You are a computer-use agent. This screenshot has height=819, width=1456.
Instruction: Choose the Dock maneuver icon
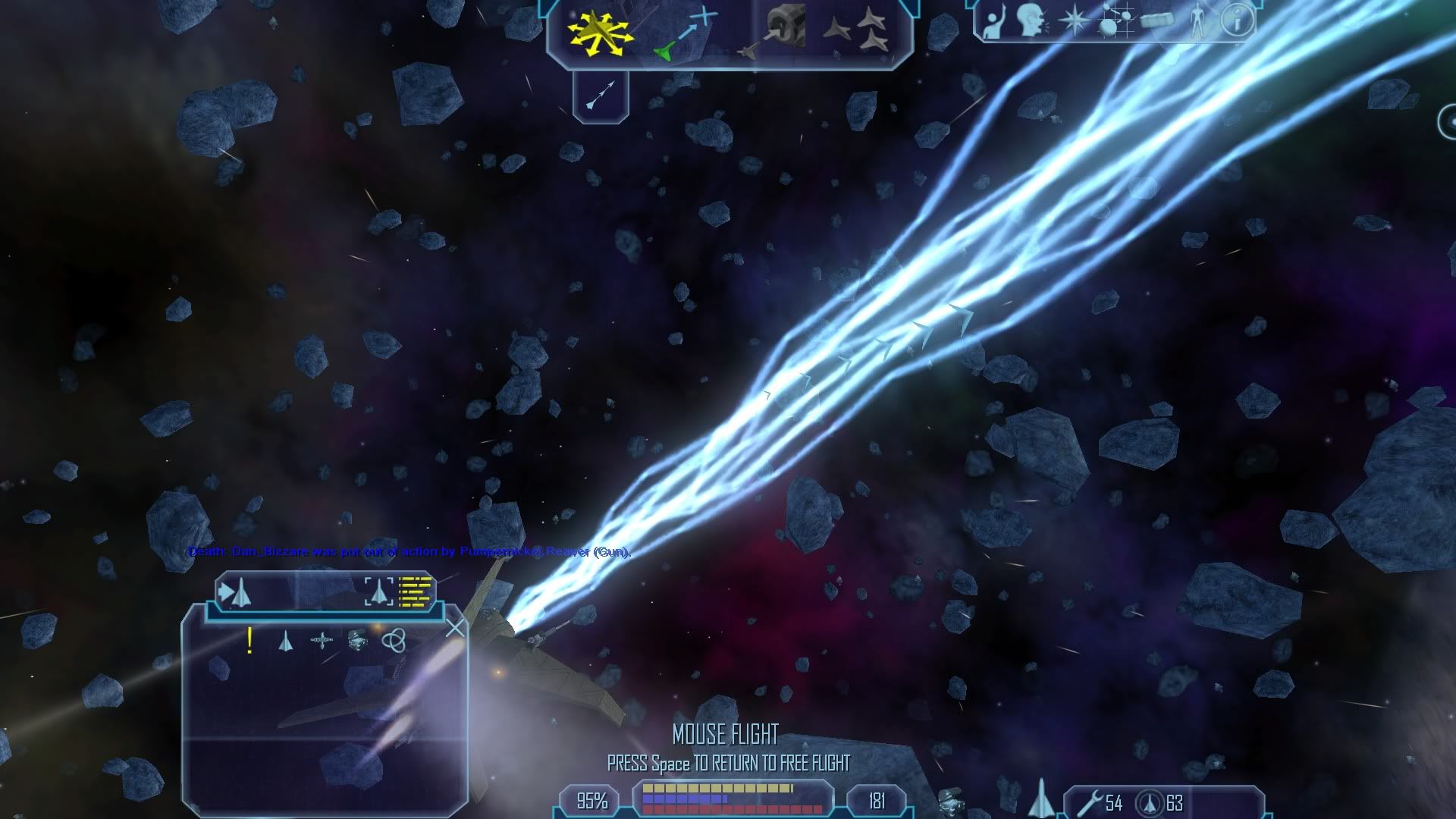tap(773, 33)
